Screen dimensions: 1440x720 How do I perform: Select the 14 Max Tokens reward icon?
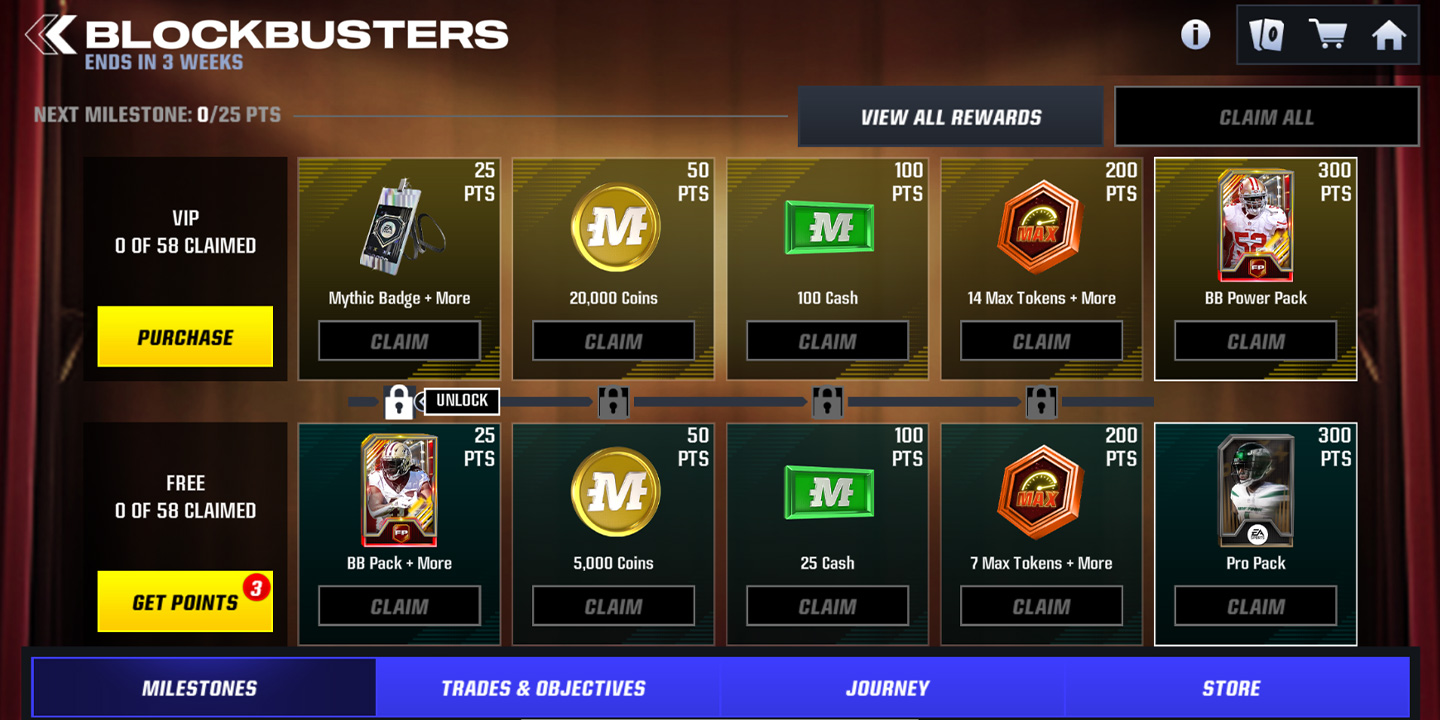click(x=1041, y=228)
